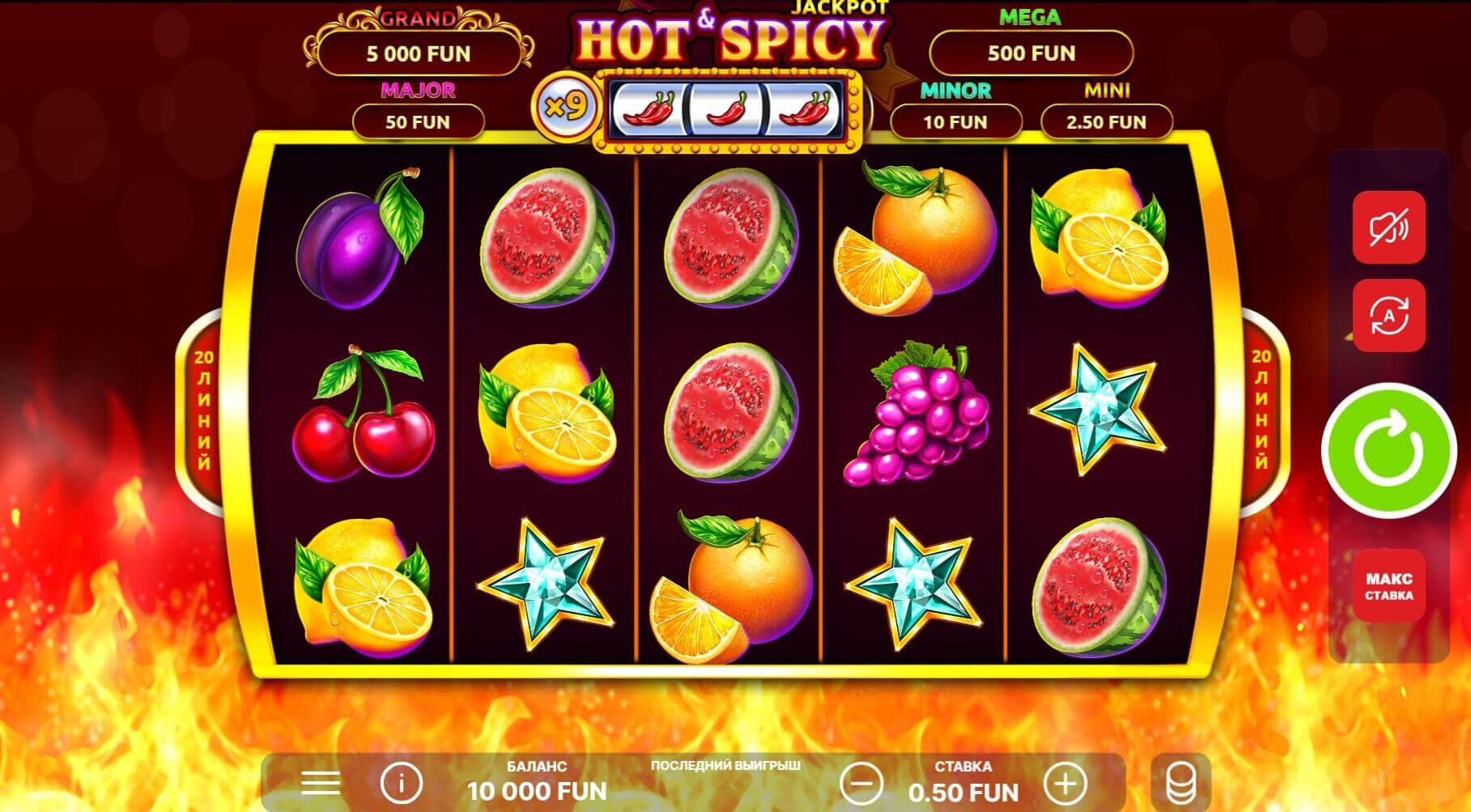Viewport: 1471px width, 812px height.
Task: Click the MINOR 10 FUN jackpot plate
Action: [x=959, y=121]
